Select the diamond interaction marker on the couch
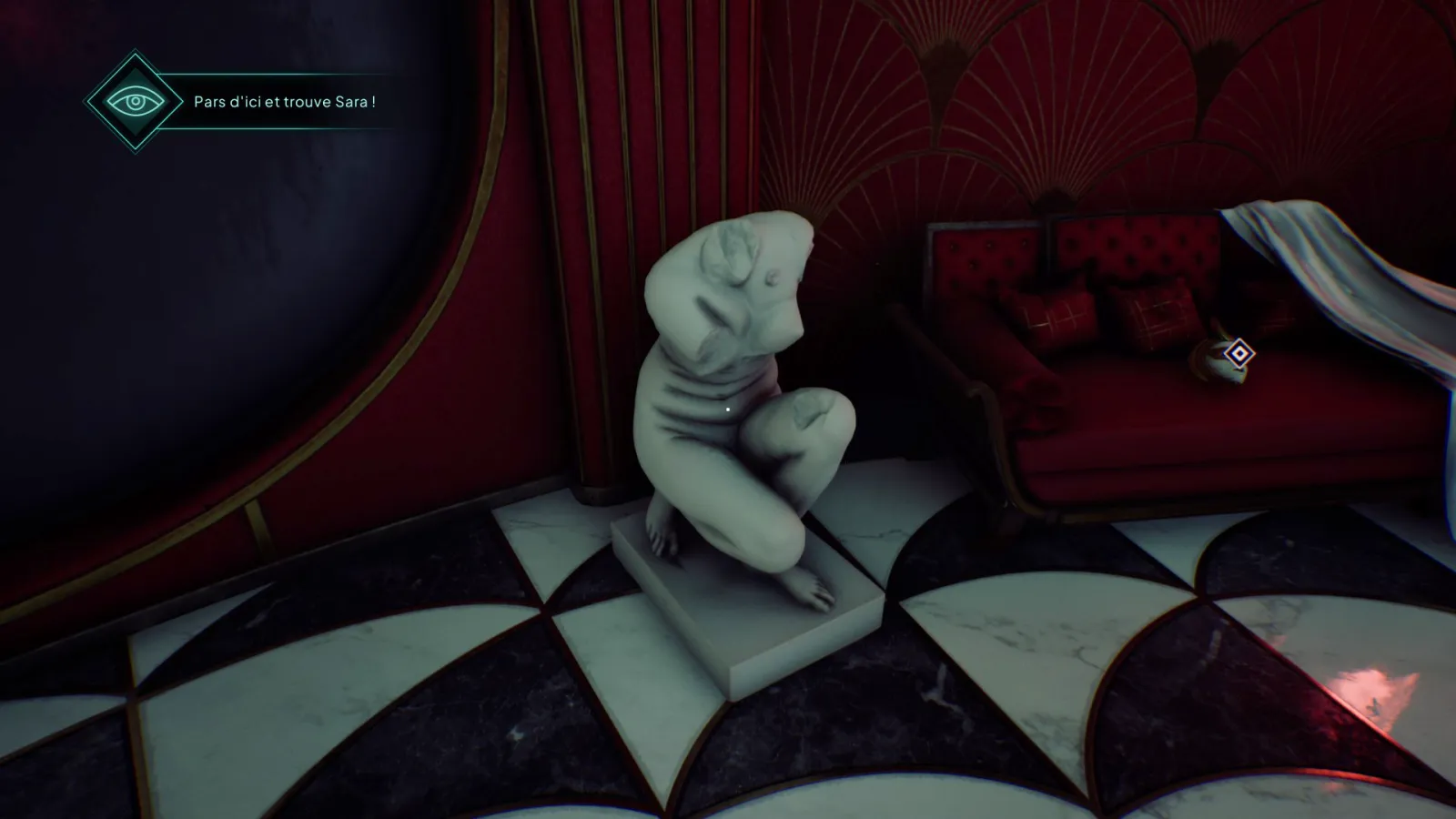The height and width of the screenshot is (819, 1456). [x=1239, y=353]
